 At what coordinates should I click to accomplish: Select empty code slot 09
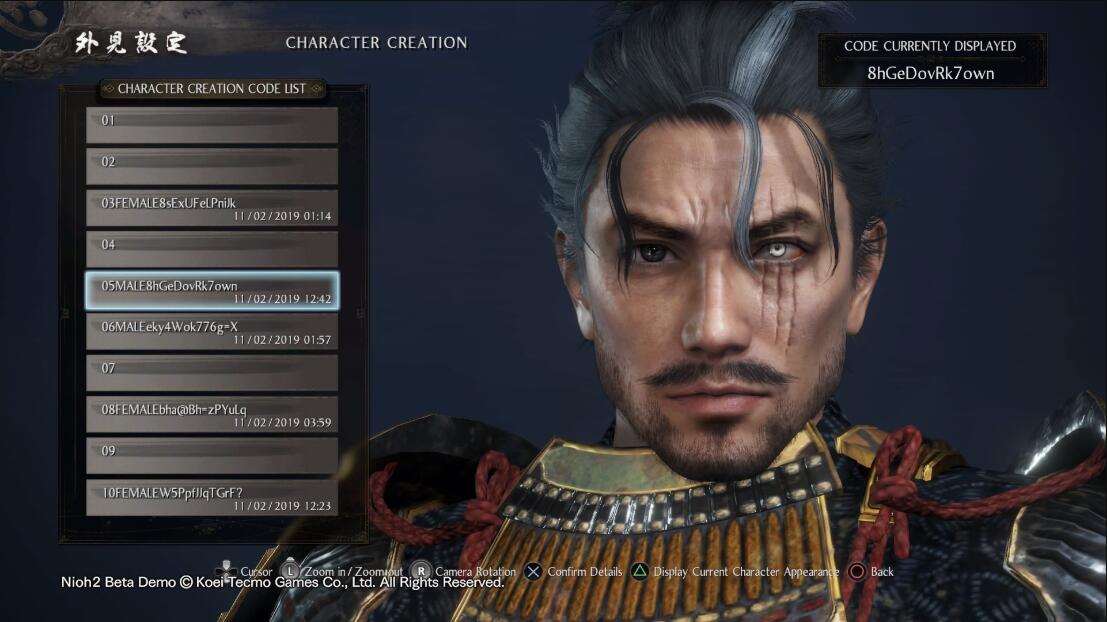click(212, 456)
